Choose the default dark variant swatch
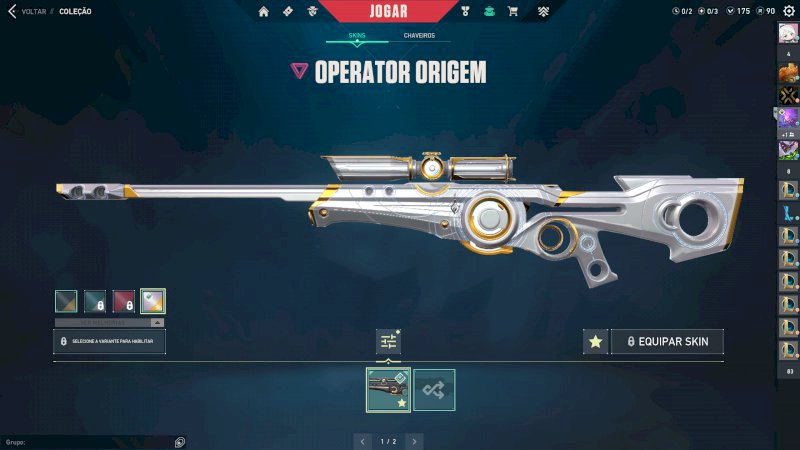The width and height of the screenshot is (800, 450). point(66,301)
